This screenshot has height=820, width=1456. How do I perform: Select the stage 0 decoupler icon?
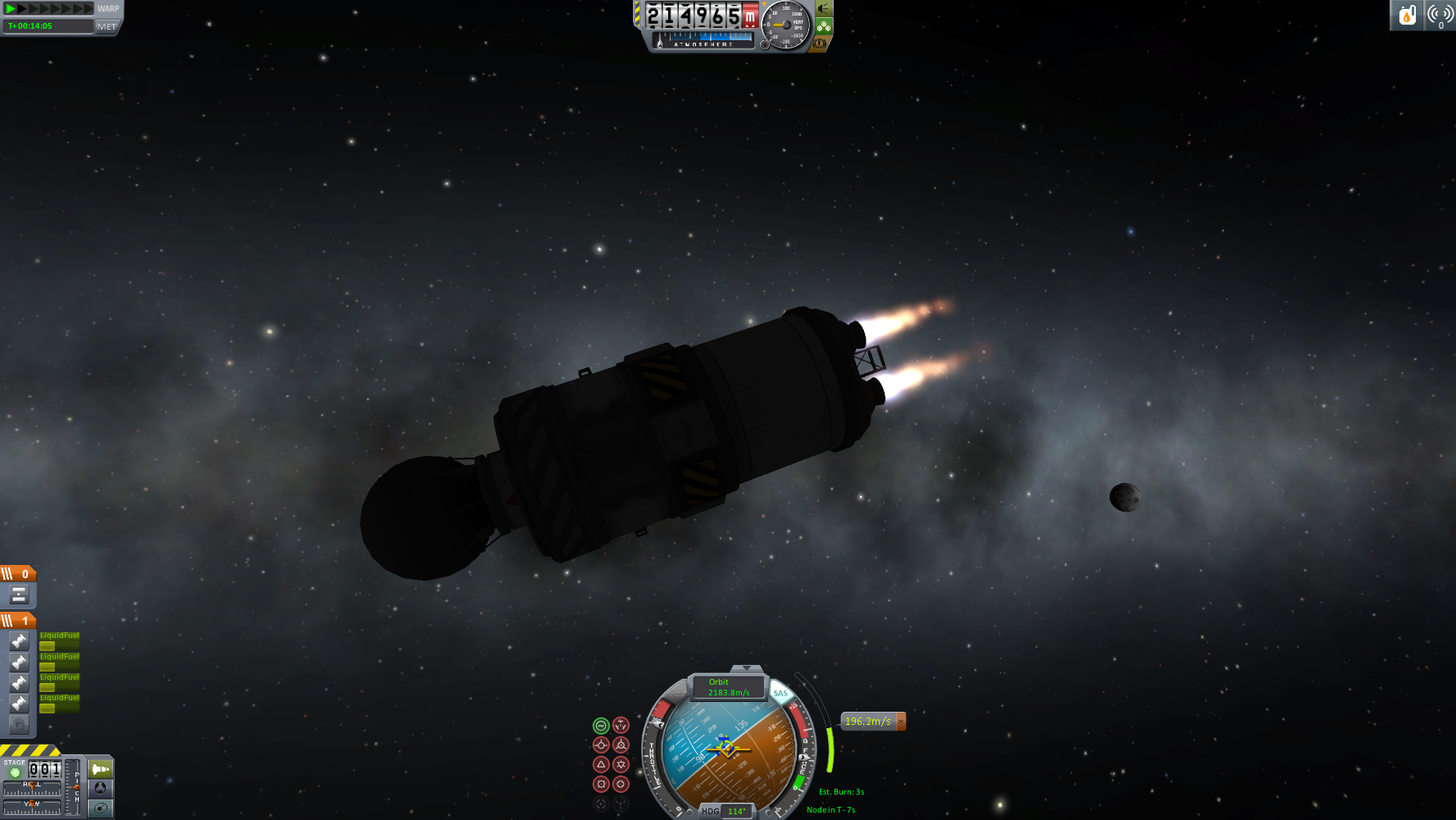pos(19,594)
